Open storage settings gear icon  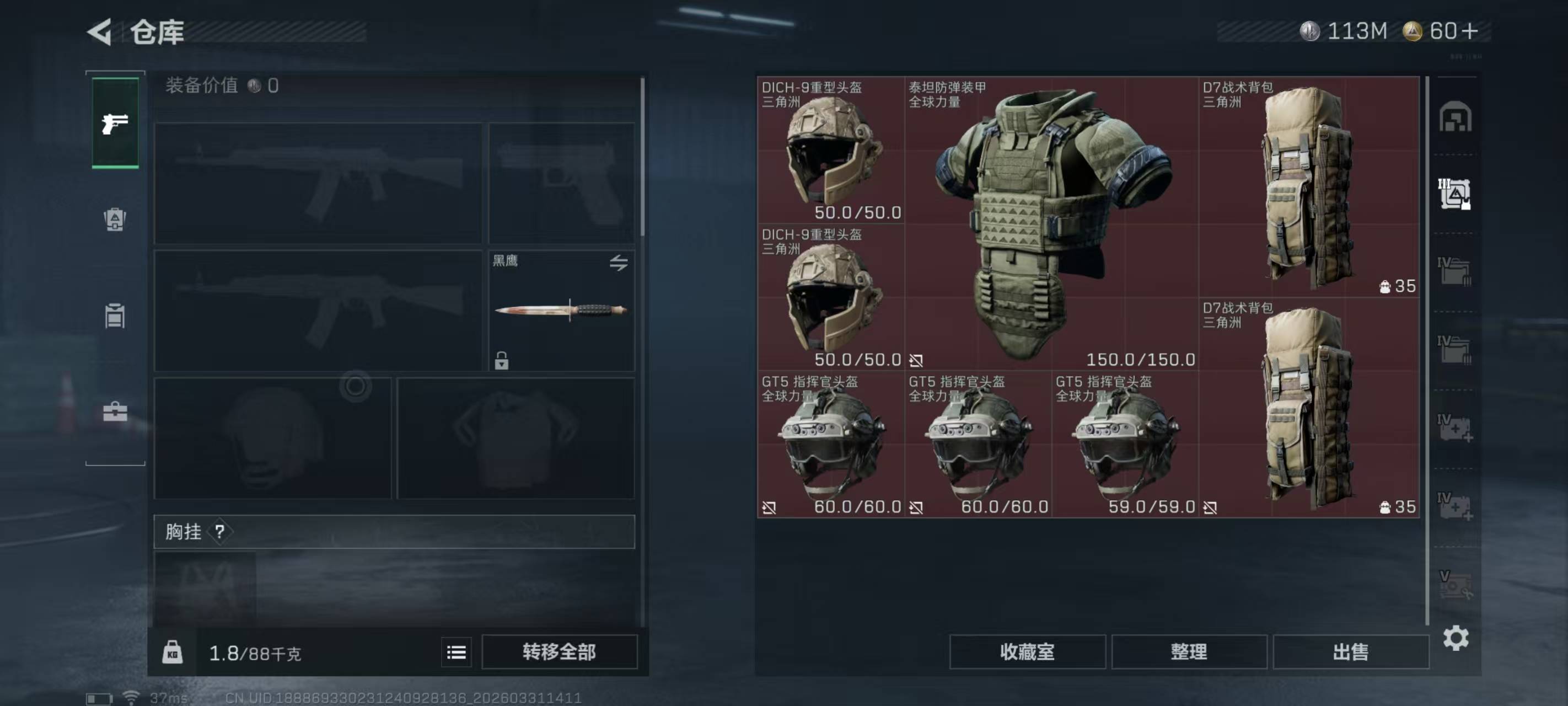pos(1456,638)
